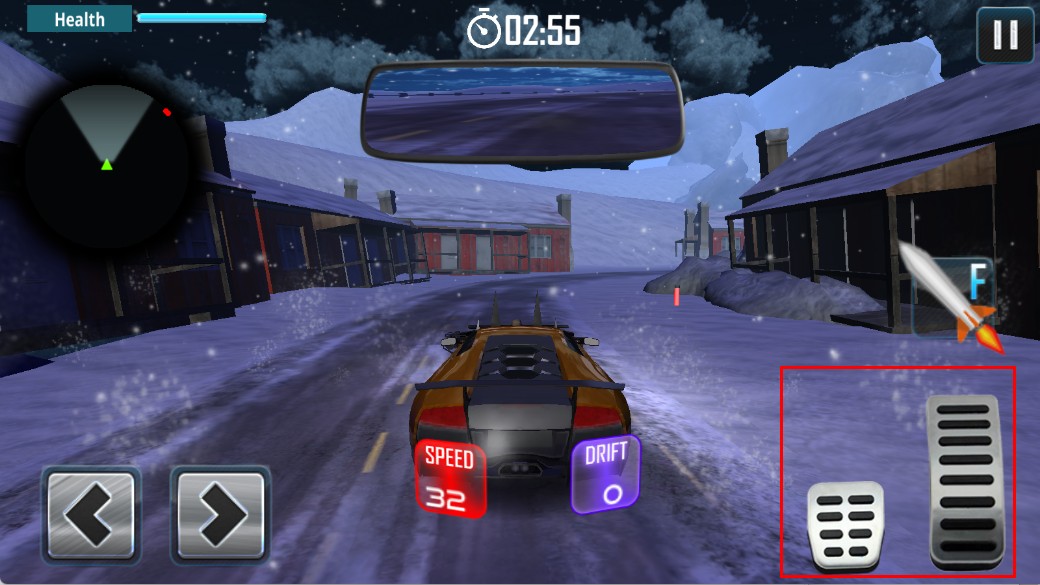Steer right with the right arrow button
The height and width of the screenshot is (585, 1040).
(x=220, y=514)
